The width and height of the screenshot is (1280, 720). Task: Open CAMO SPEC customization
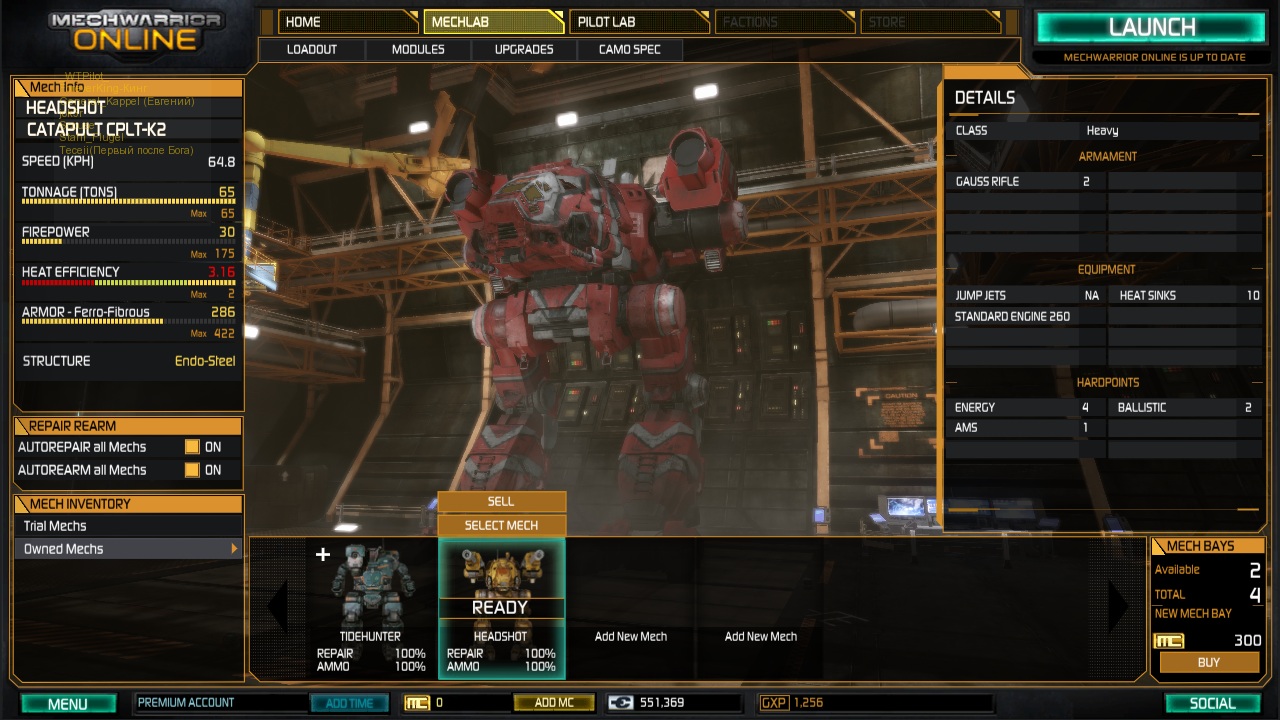630,49
